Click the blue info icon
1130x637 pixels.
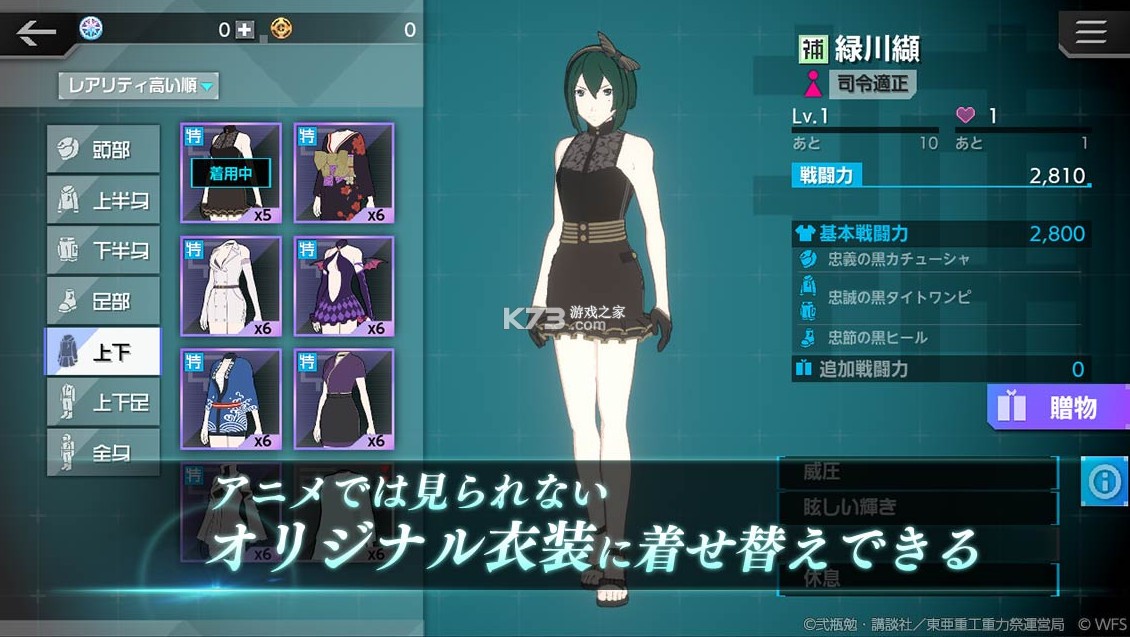tap(1105, 483)
